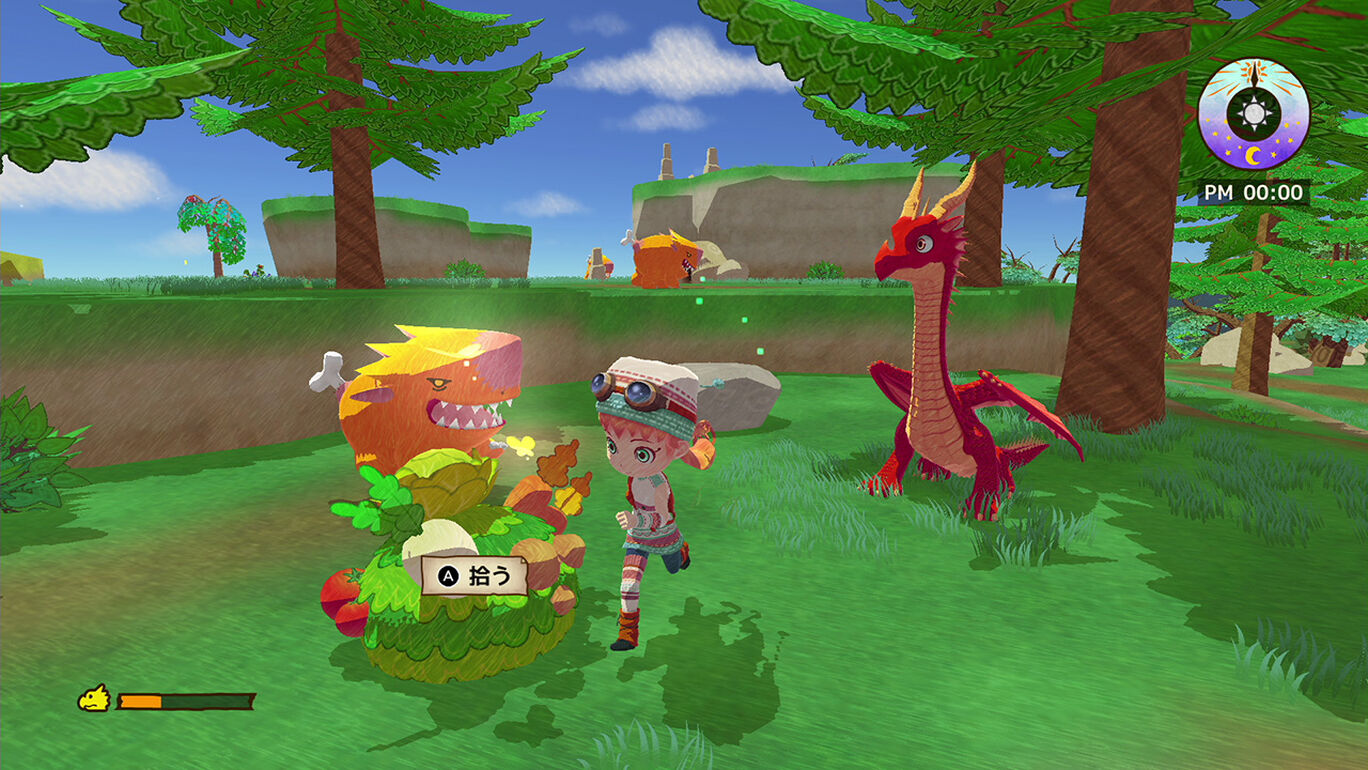Select the yellow dragon icon beside the gauge

[94, 698]
